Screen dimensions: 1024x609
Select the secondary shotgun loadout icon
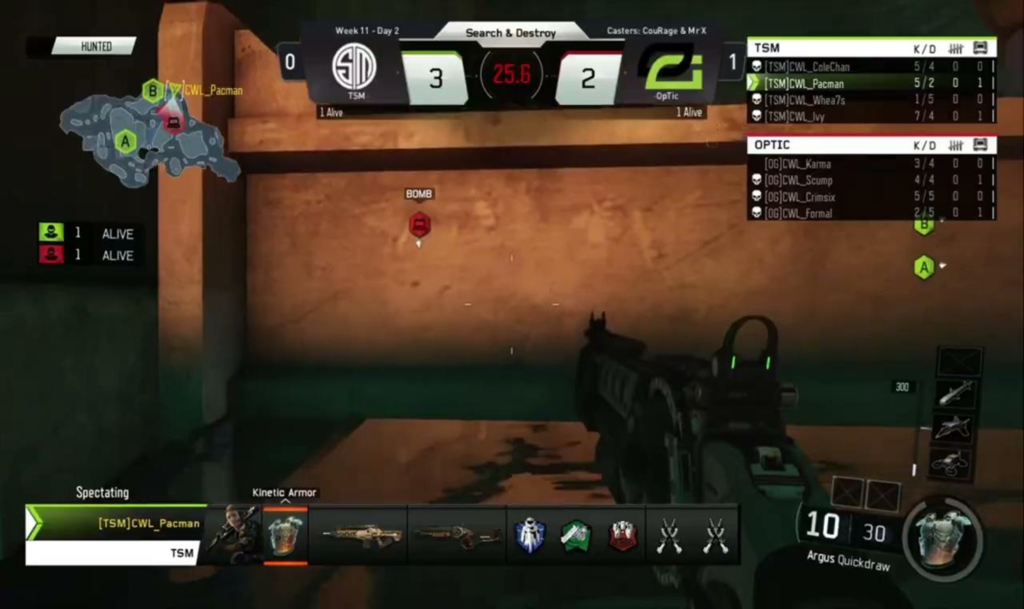point(457,535)
